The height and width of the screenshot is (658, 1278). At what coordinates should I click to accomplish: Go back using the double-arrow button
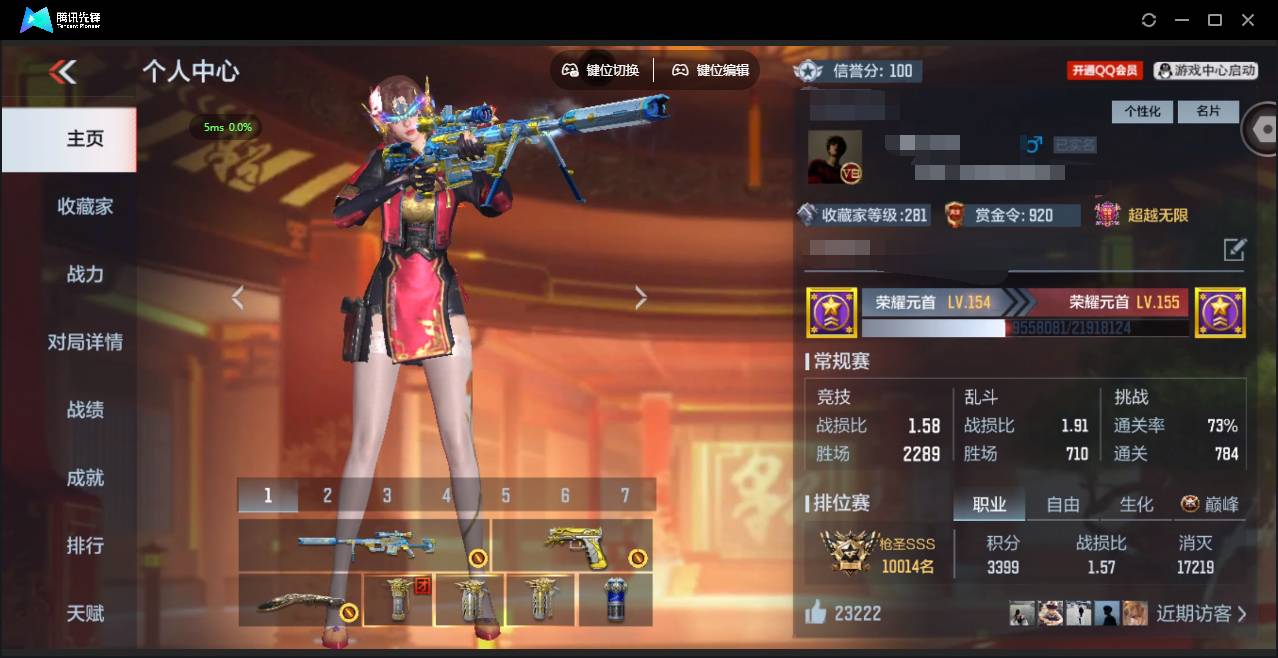pyautogui.click(x=63, y=71)
